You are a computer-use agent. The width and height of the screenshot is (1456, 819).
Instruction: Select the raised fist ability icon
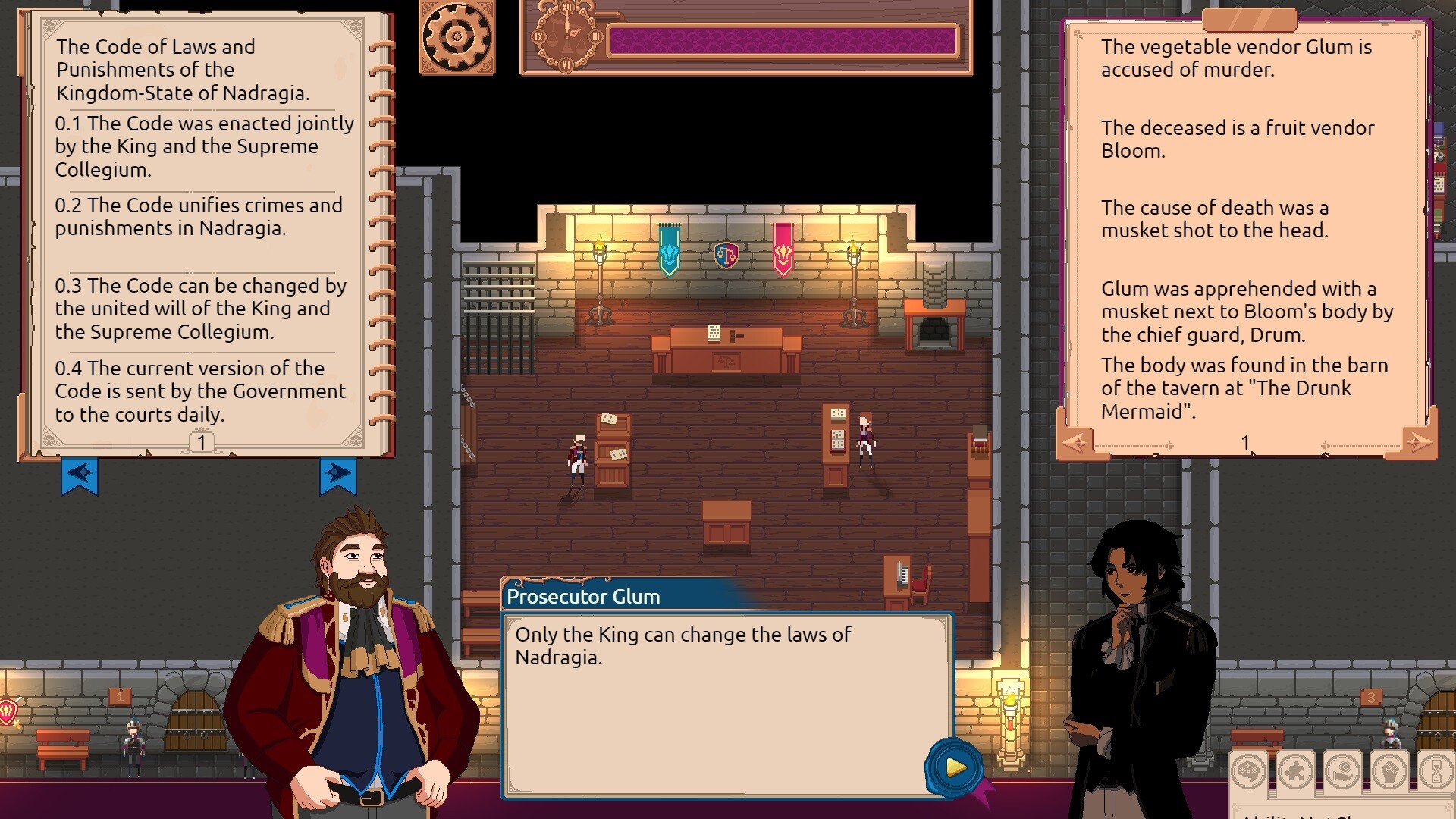pyautogui.click(x=1389, y=770)
